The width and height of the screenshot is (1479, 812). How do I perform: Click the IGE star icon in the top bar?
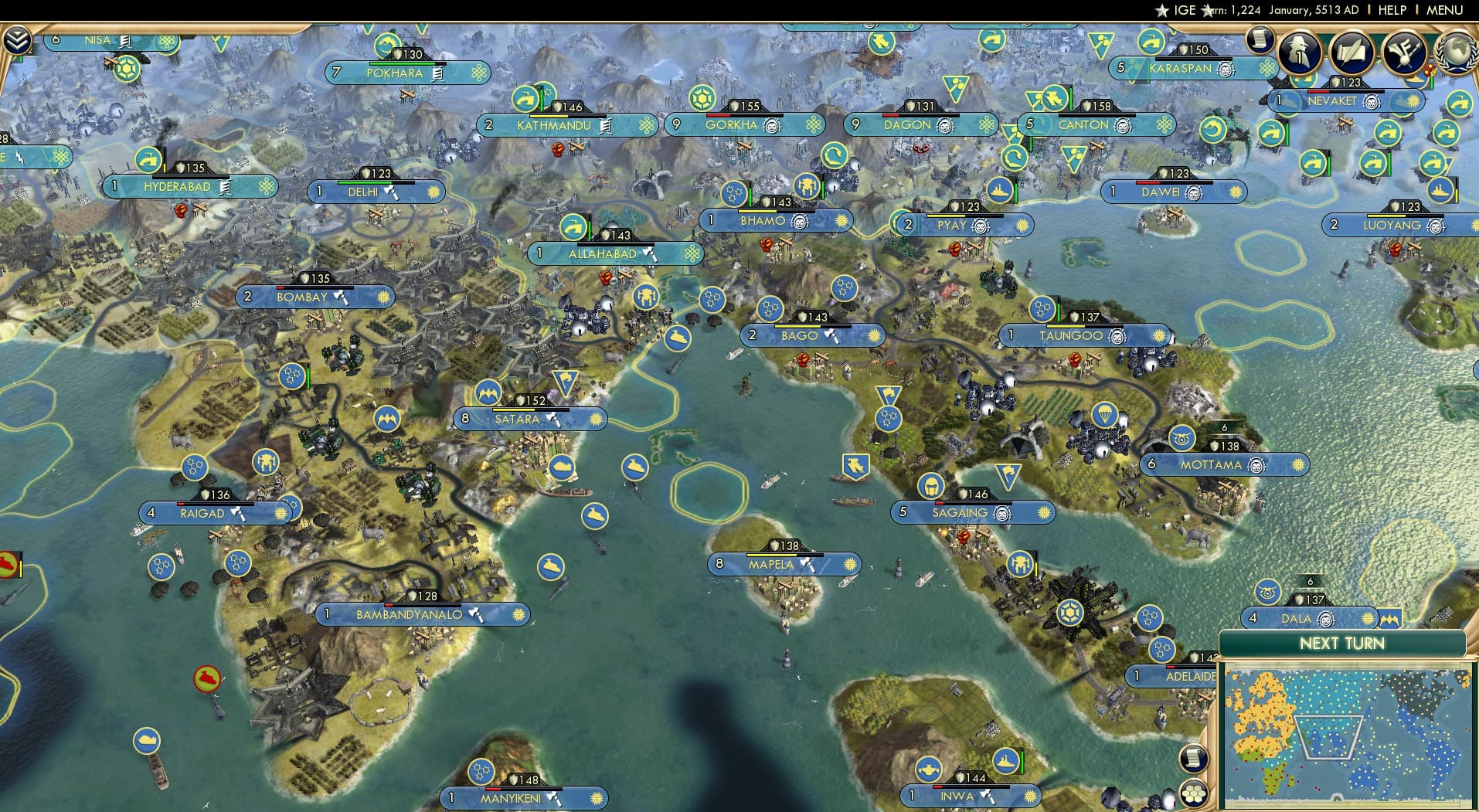(x=1161, y=11)
